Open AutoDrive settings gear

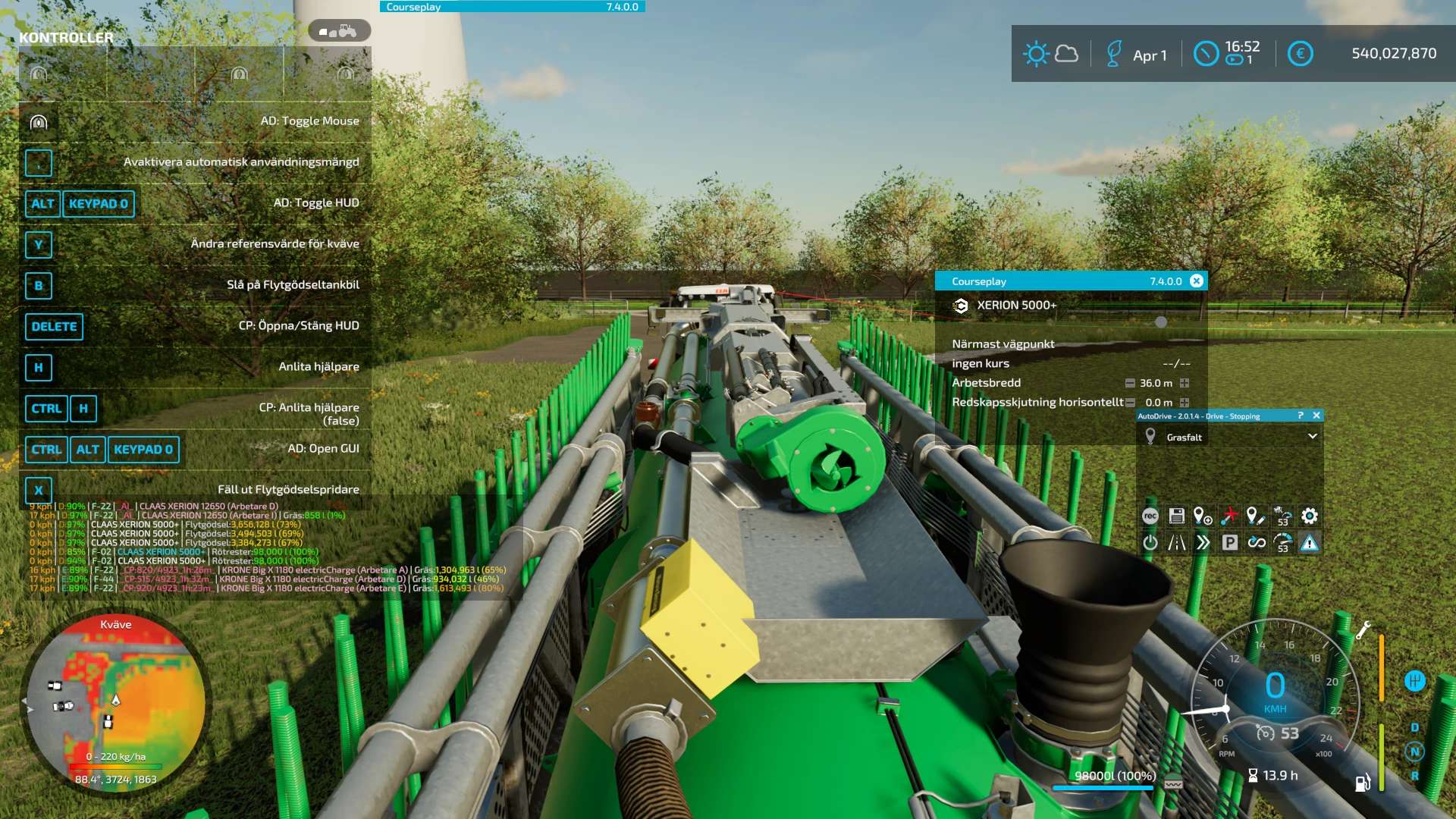click(x=1310, y=516)
